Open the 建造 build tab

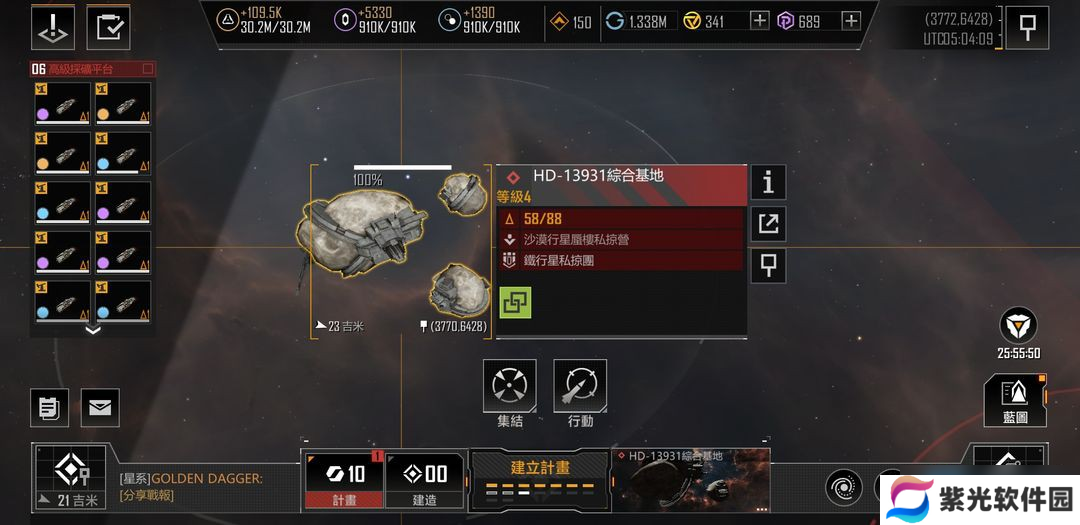(x=423, y=480)
